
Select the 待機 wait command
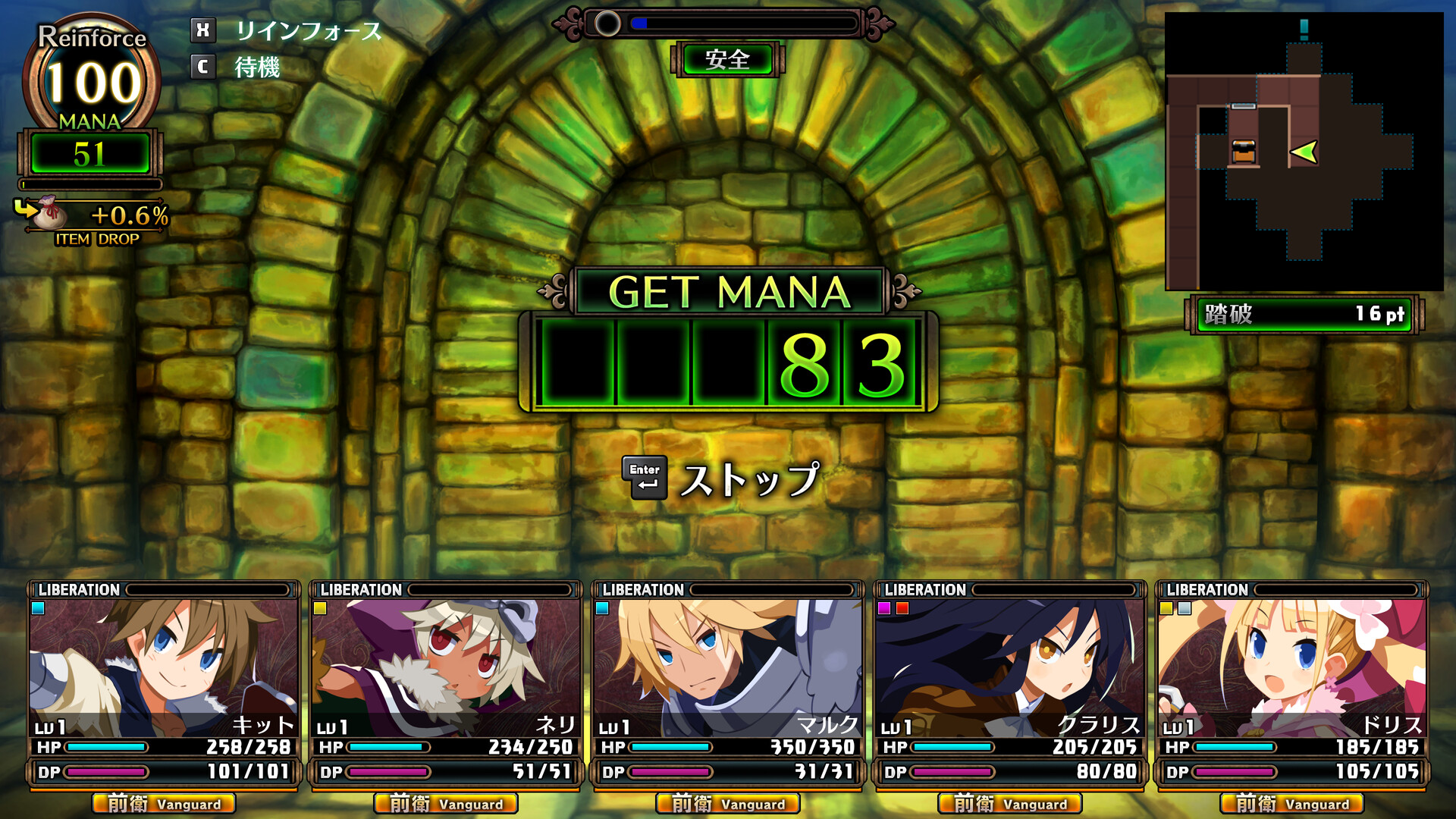256,67
